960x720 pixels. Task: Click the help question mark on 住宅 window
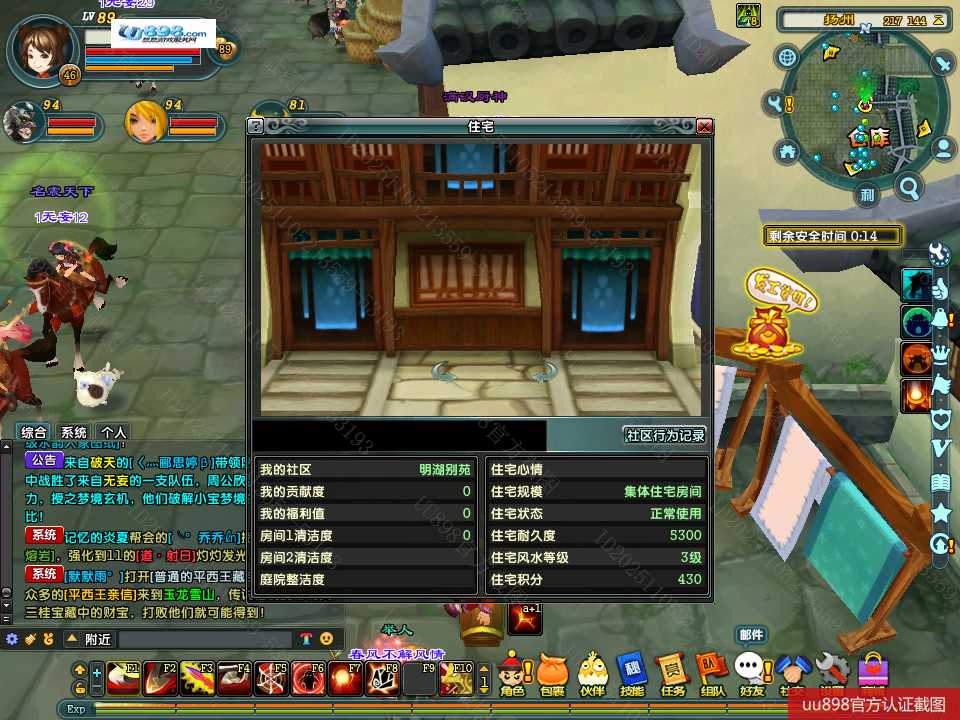click(x=256, y=127)
